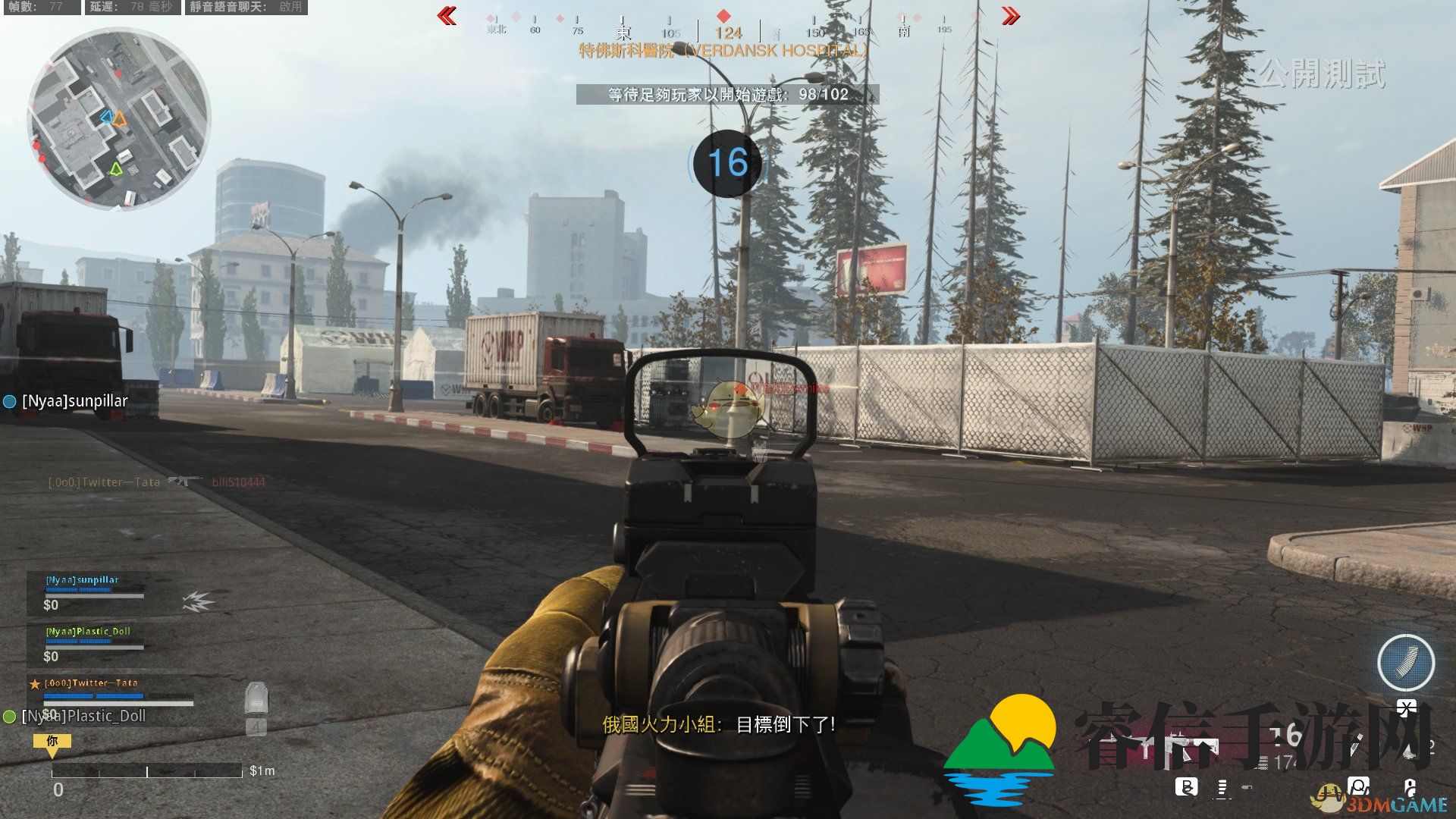Image resolution: width=1456 pixels, height=819 pixels.
Task: Click the voice chat mute status label
Action: (246, 7)
